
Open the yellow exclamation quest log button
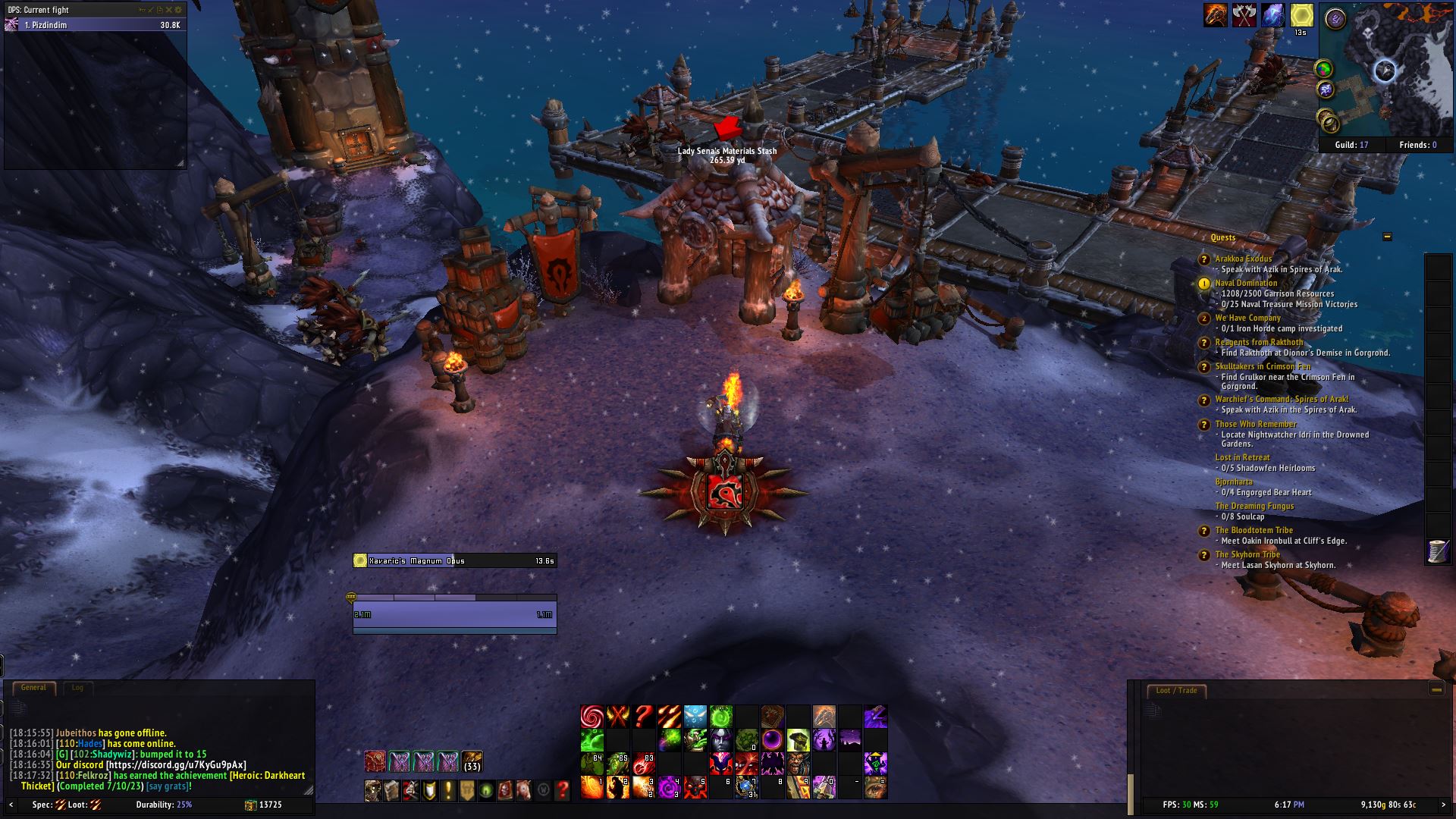click(448, 791)
